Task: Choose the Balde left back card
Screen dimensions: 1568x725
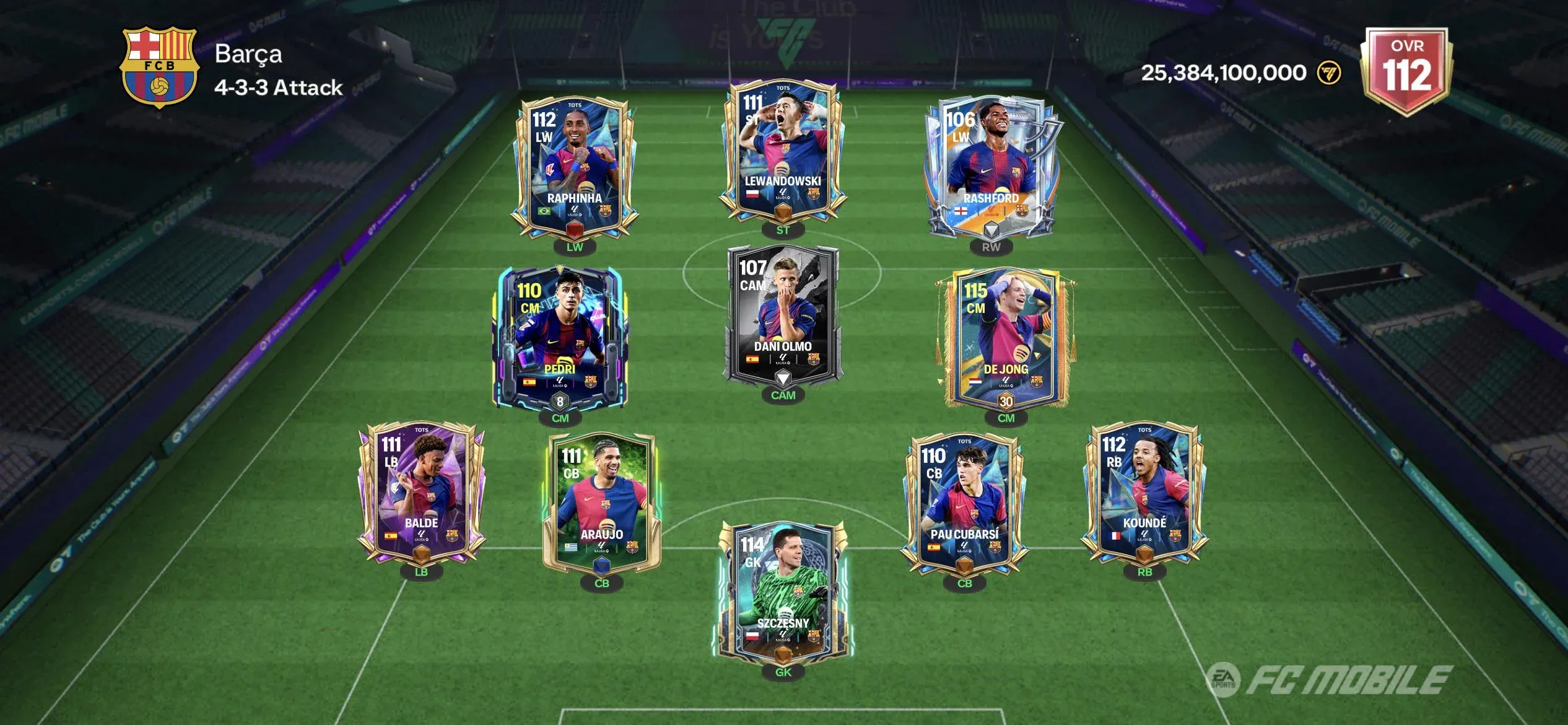Action: tap(421, 493)
